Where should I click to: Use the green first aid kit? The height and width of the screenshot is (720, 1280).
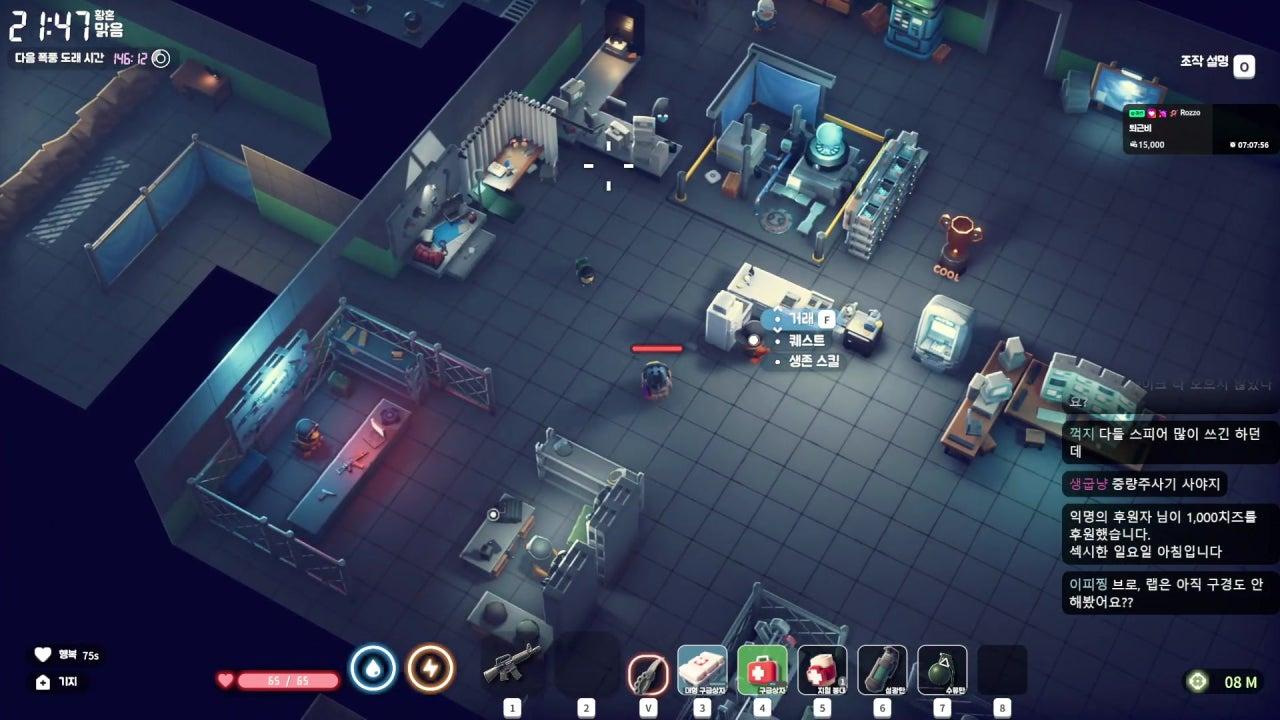click(x=762, y=669)
